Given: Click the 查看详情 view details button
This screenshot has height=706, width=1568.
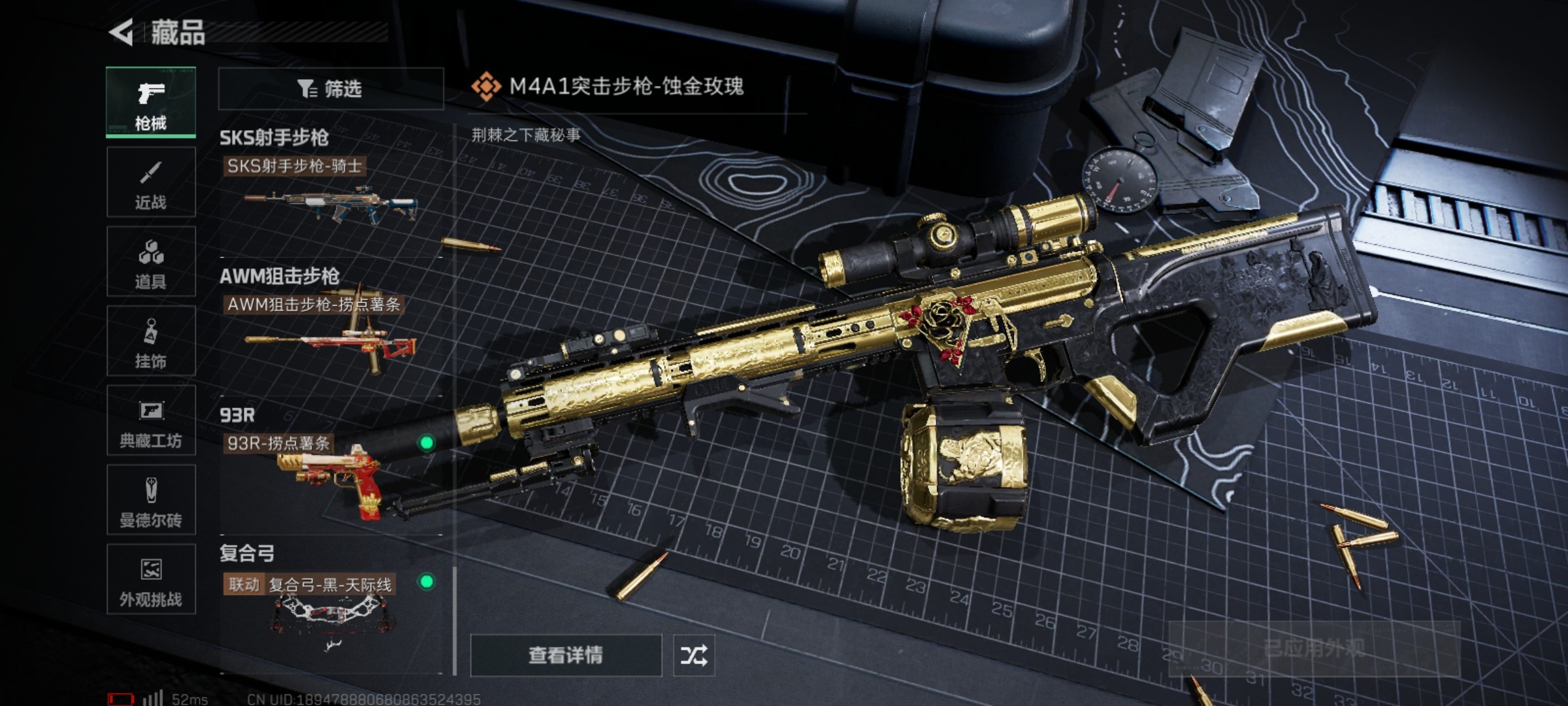Looking at the screenshot, I should (x=566, y=655).
